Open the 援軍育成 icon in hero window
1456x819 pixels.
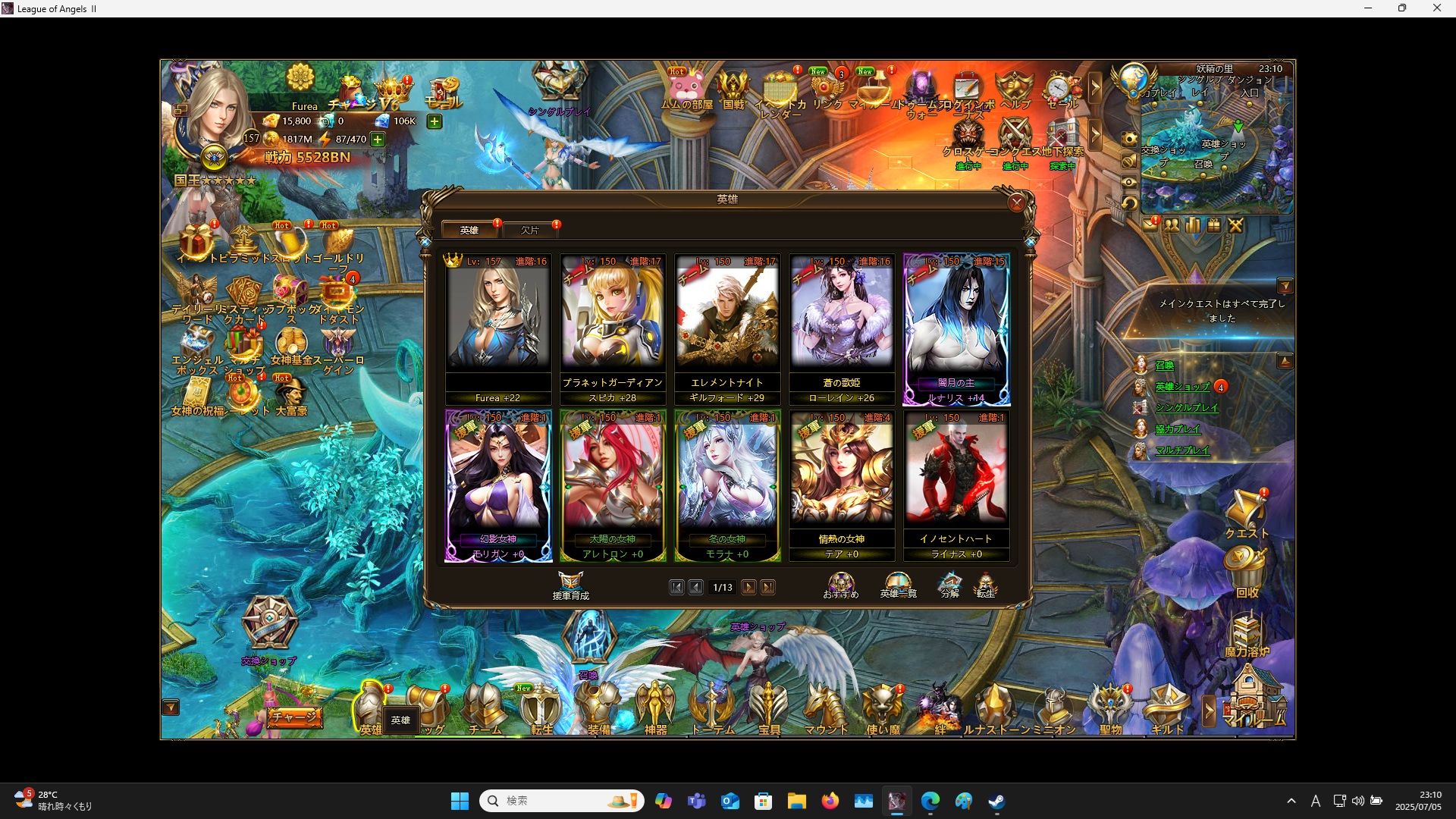(x=570, y=584)
